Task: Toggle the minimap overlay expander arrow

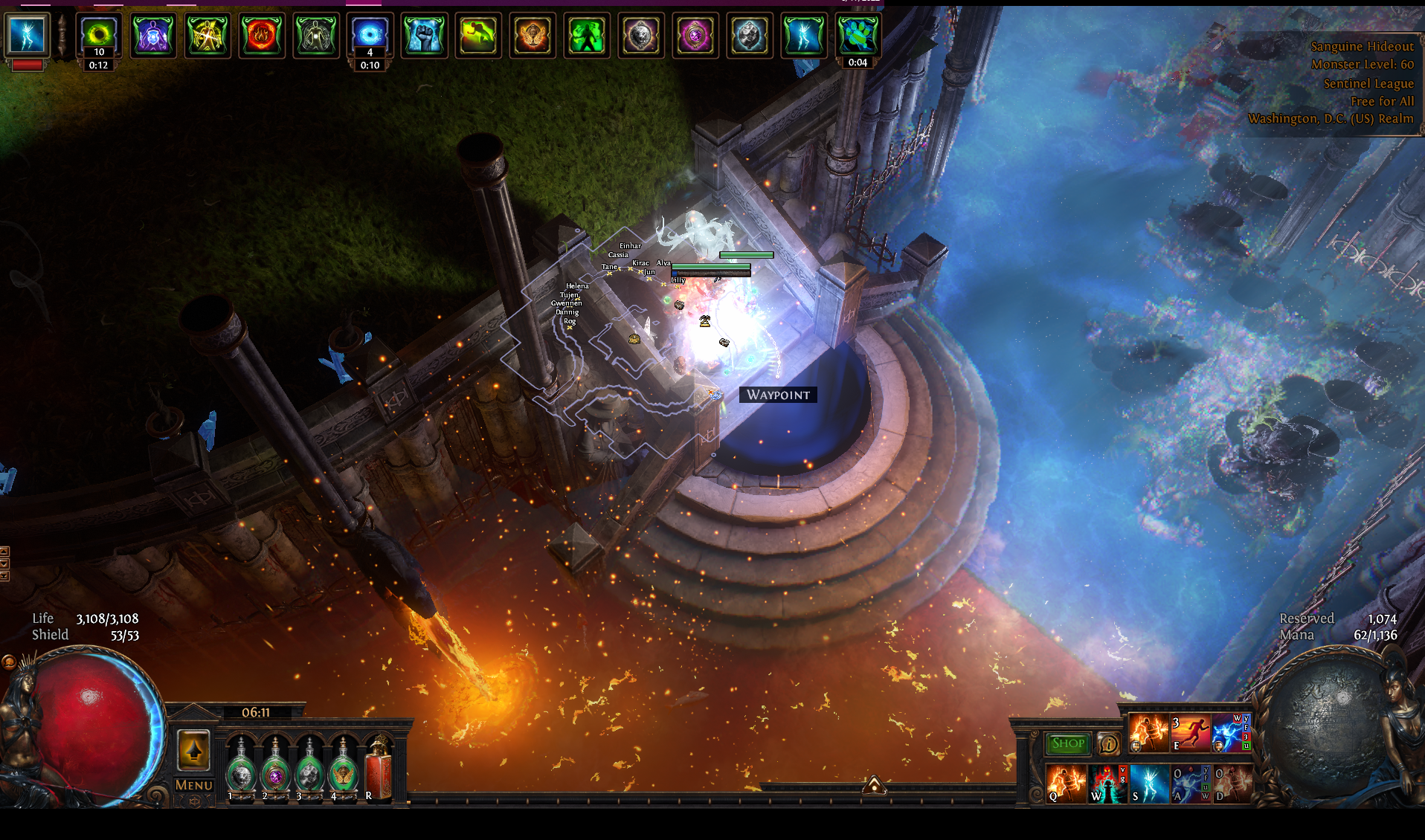Action: [x=874, y=785]
